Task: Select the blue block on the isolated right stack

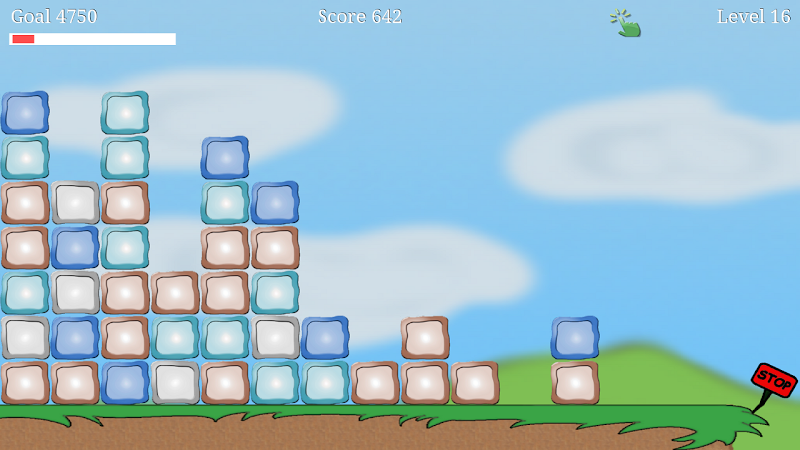Action: click(575, 338)
